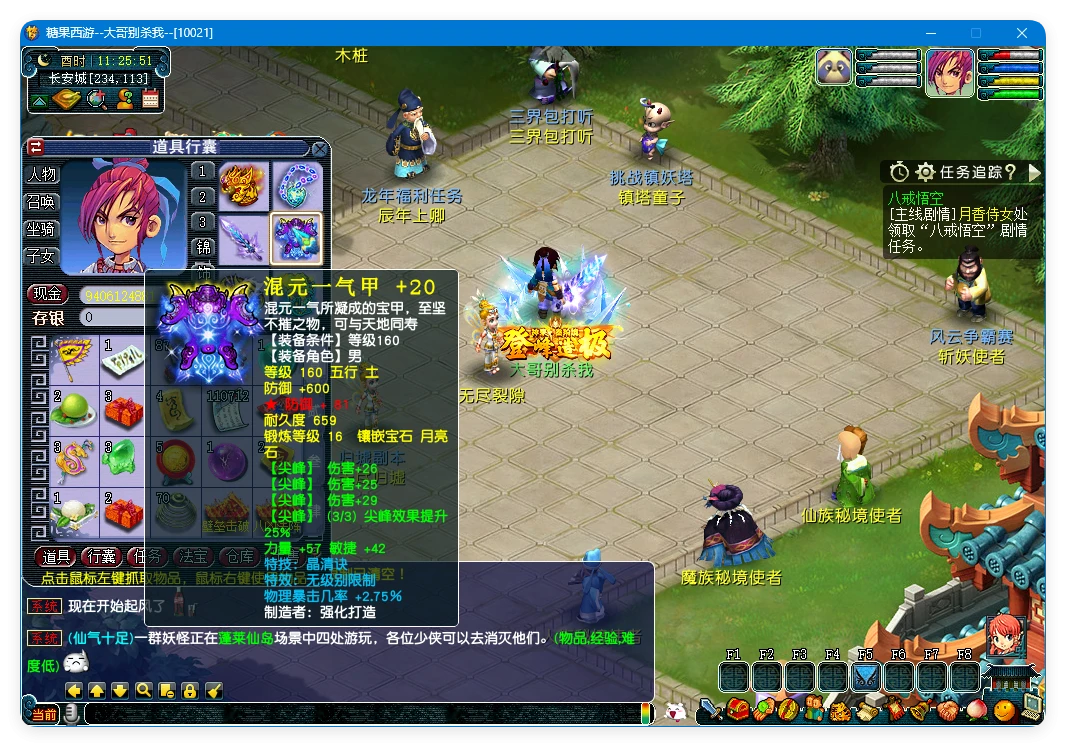This screenshot has height=747, width=1066.
Task: Close the 道具行囊 inventory panel
Action: coord(319,149)
